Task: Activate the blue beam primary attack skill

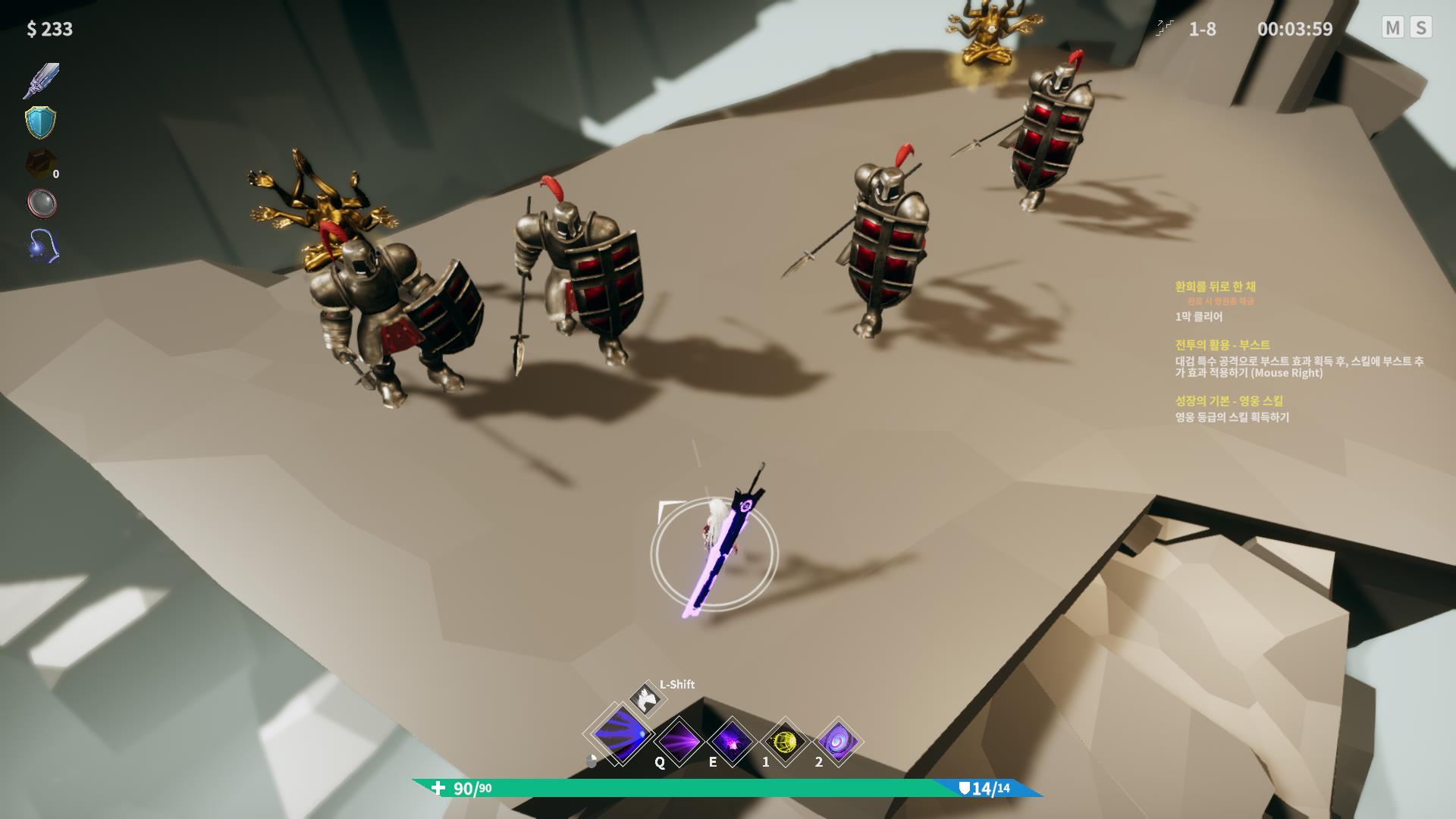Action: (x=621, y=735)
